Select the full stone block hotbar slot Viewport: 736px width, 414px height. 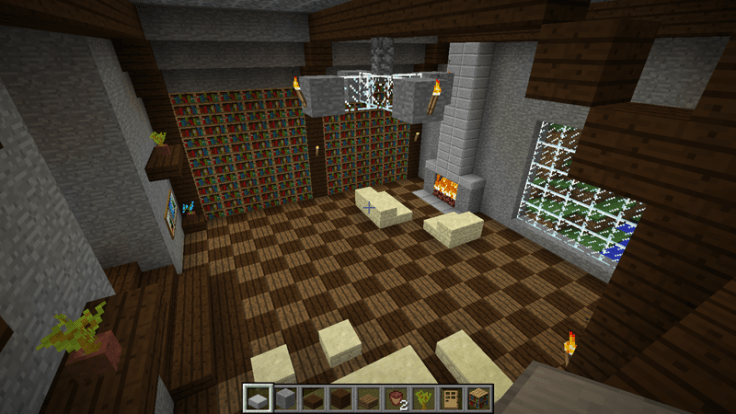[285, 397]
